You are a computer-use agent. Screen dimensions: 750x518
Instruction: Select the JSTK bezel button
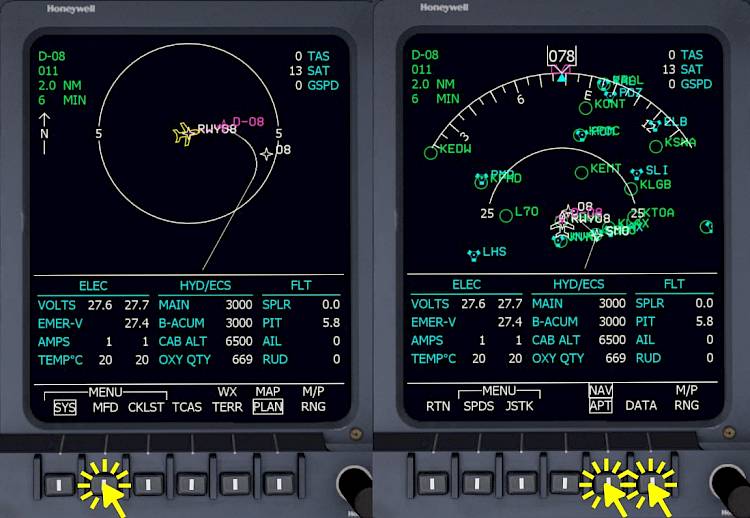pos(521,484)
